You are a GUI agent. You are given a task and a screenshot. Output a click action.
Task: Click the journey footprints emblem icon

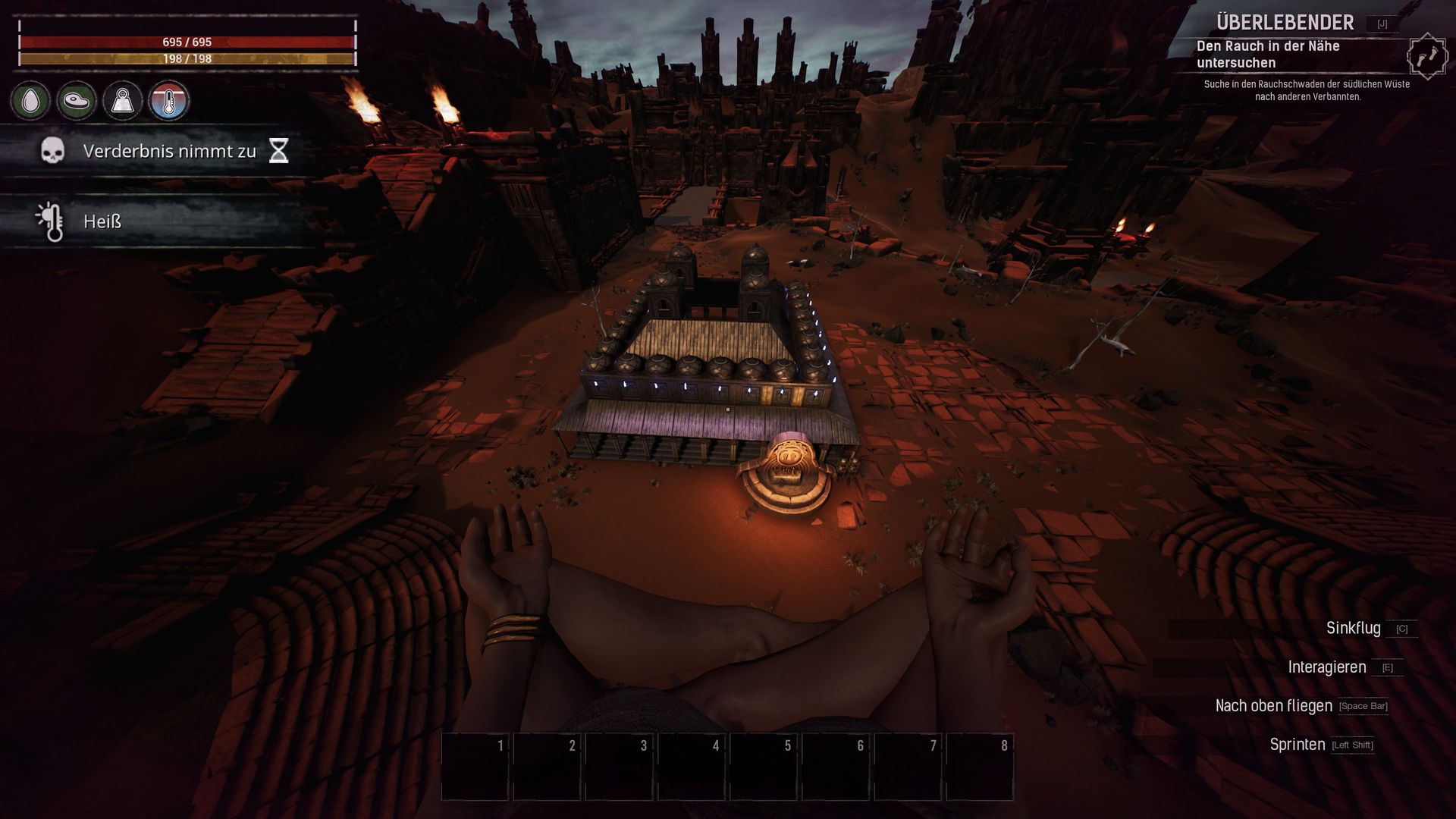(1426, 56)
